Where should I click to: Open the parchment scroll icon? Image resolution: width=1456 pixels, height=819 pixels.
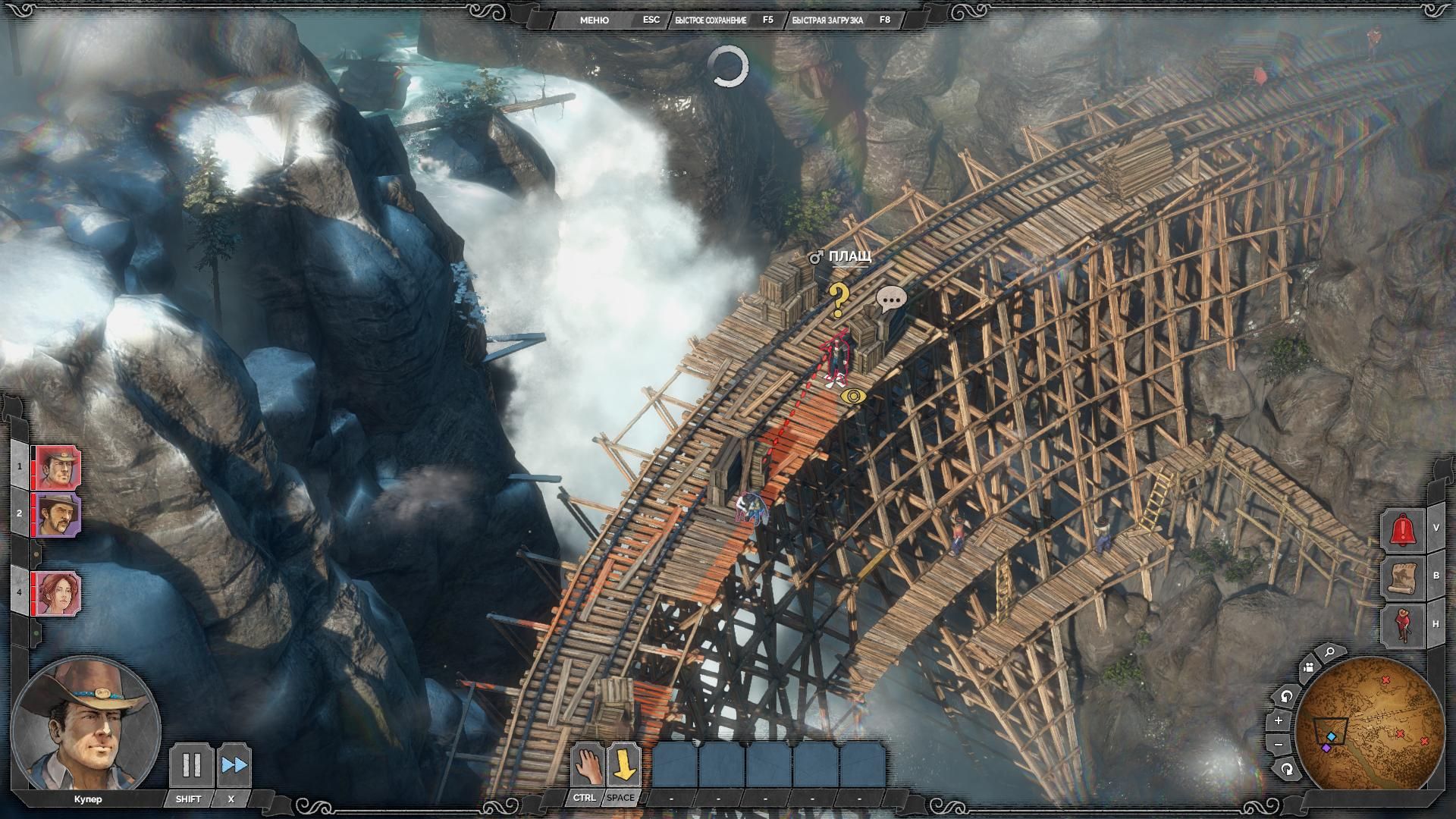click(1404, 576)
